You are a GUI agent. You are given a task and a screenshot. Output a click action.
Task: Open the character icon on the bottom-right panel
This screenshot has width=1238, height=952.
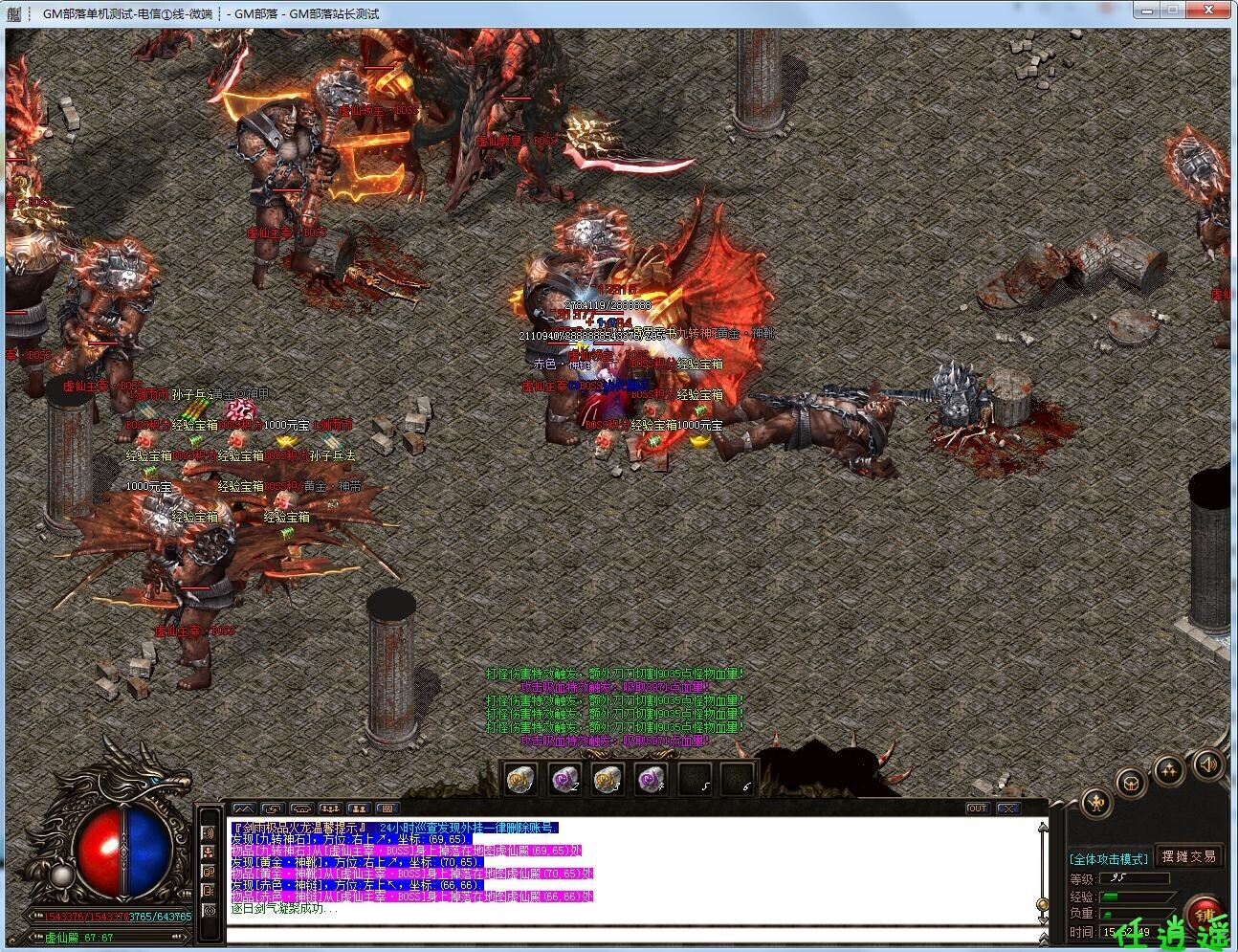tap(1096, 803)
